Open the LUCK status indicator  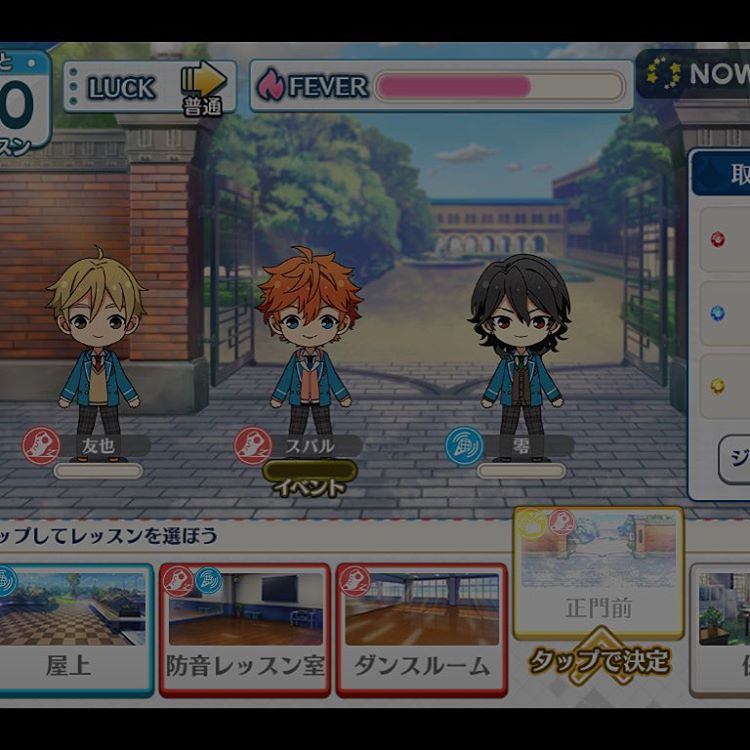tap(150, 87)
